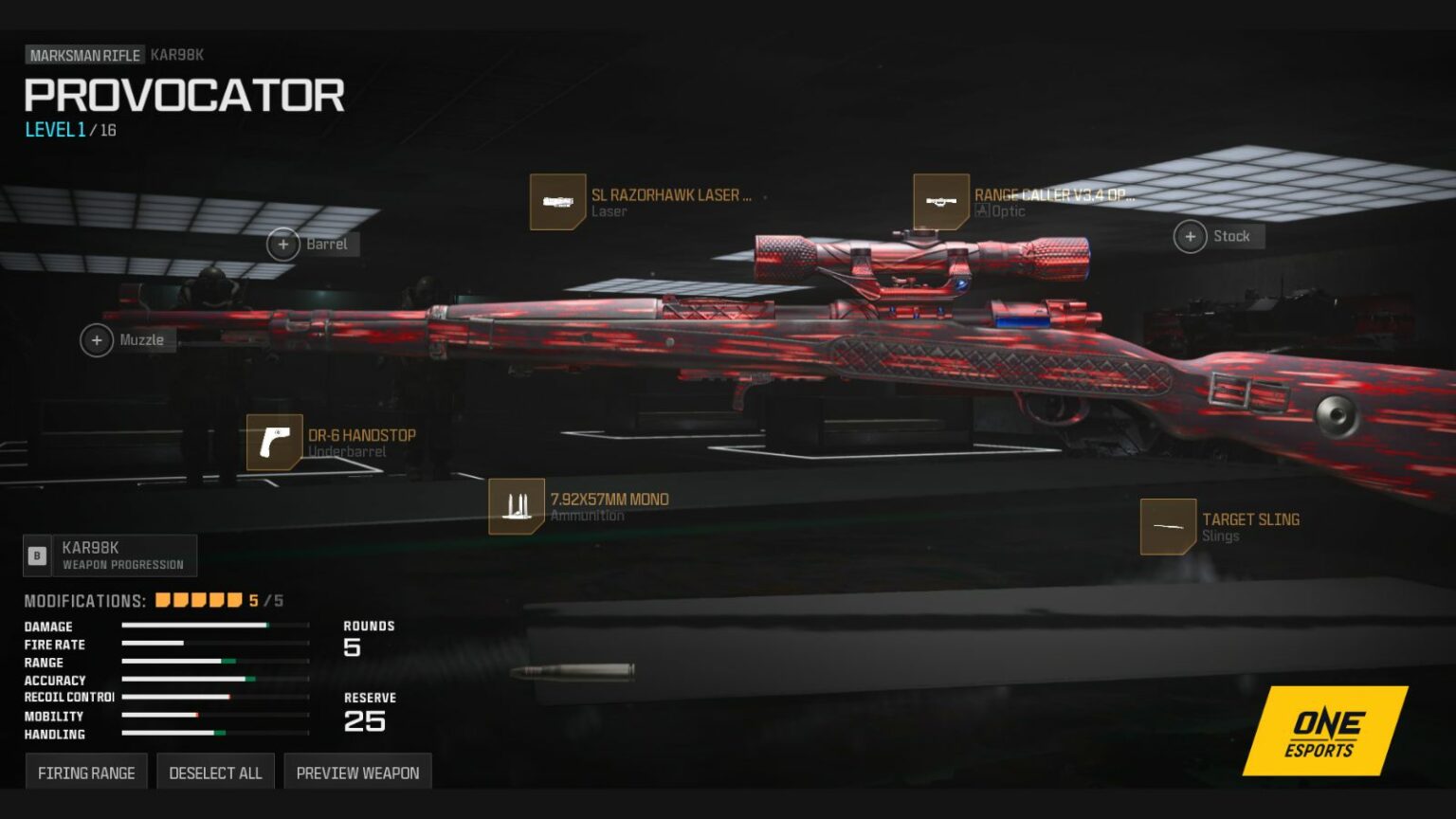
Task: Open the DR-6 Handstop underbarrel slot
Action: tap(273, 442)
